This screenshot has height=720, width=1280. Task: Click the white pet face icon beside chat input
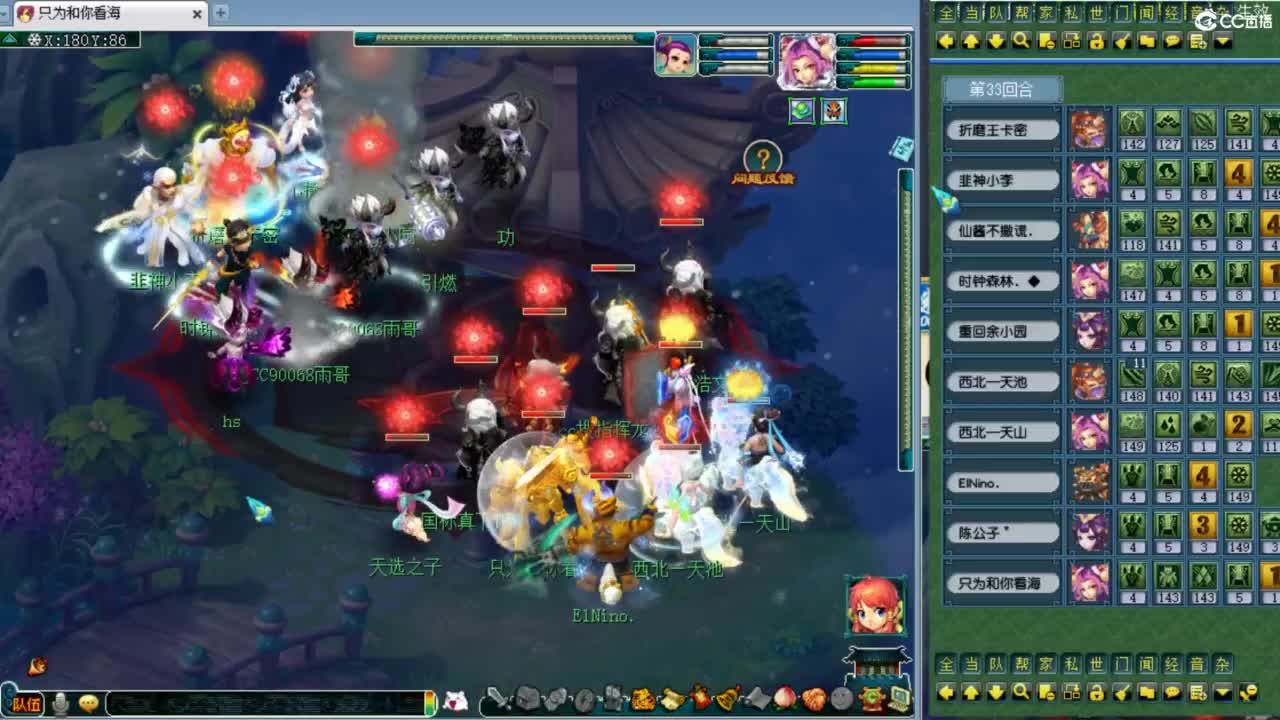click(455, 701)
